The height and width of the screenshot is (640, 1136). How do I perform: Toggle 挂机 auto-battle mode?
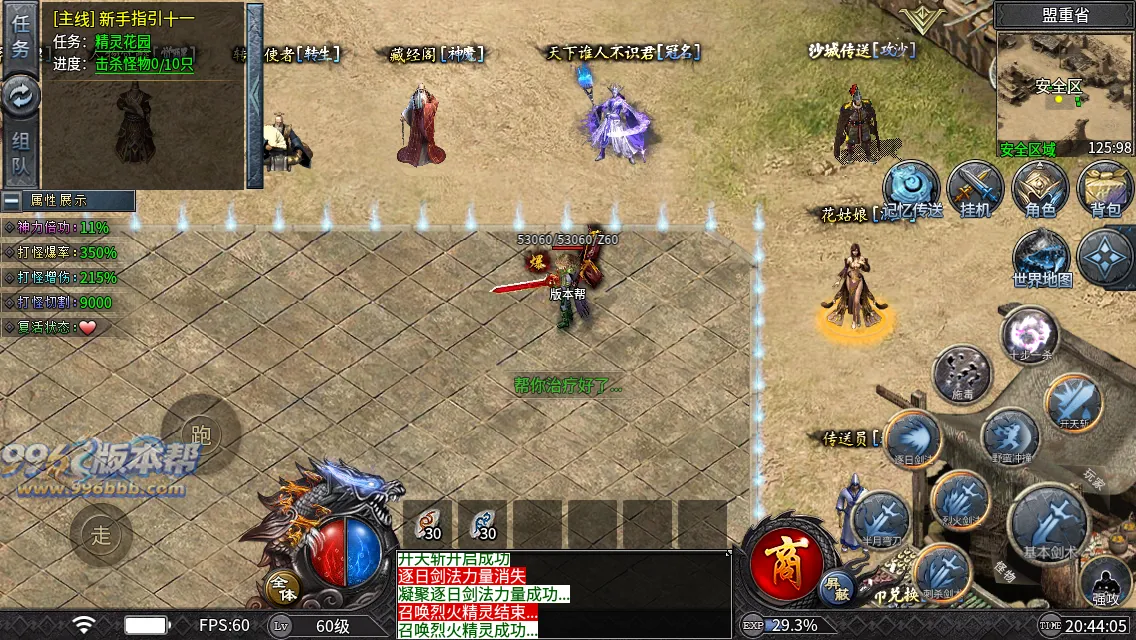click(975, 188)
